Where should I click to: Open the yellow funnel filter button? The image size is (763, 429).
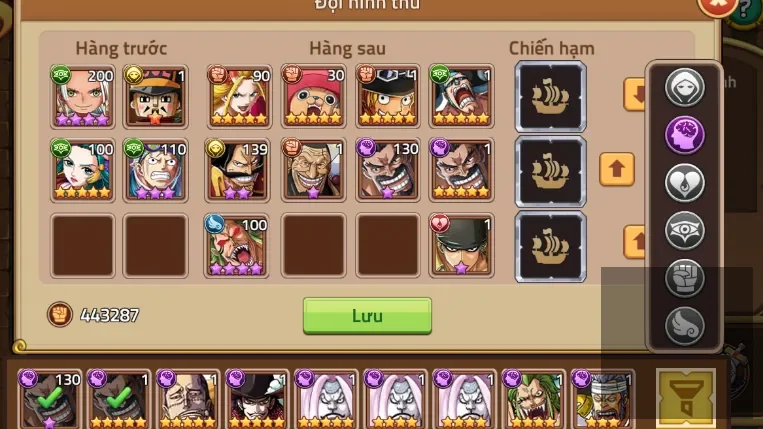[686, 399]
